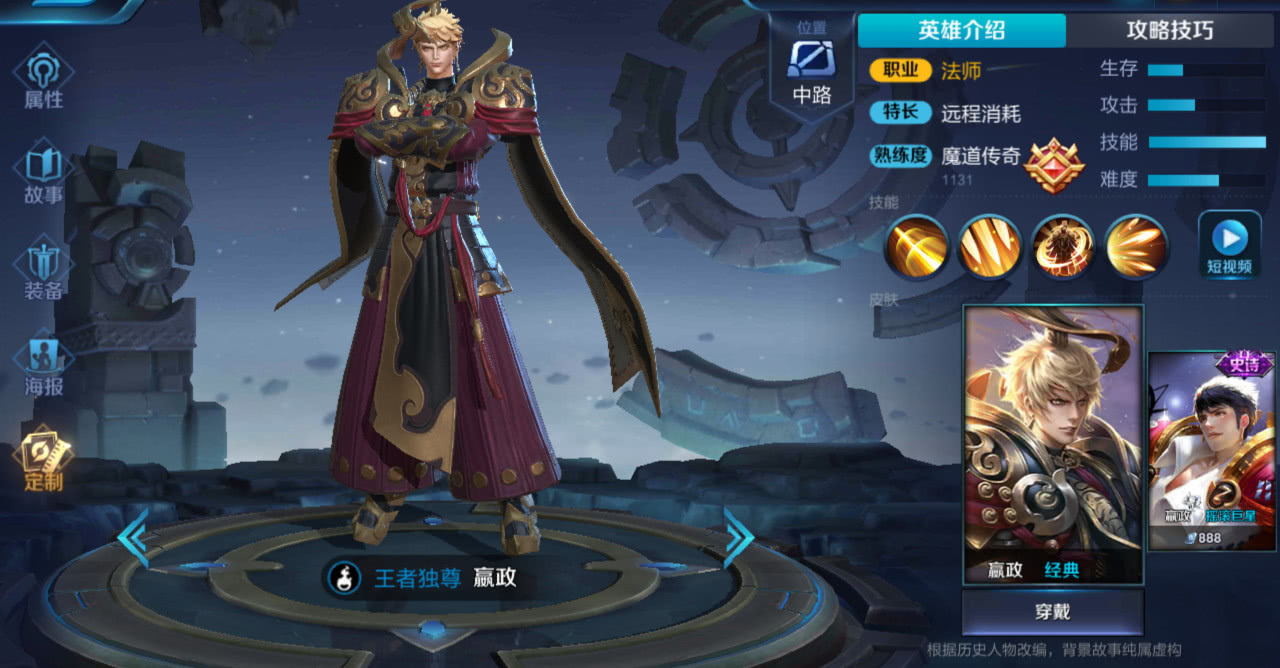Screen dimensions: 1280x668
Task: Switch to the 英雄介绍 tab
Action: pyautogui.click(x=961, y=30)
